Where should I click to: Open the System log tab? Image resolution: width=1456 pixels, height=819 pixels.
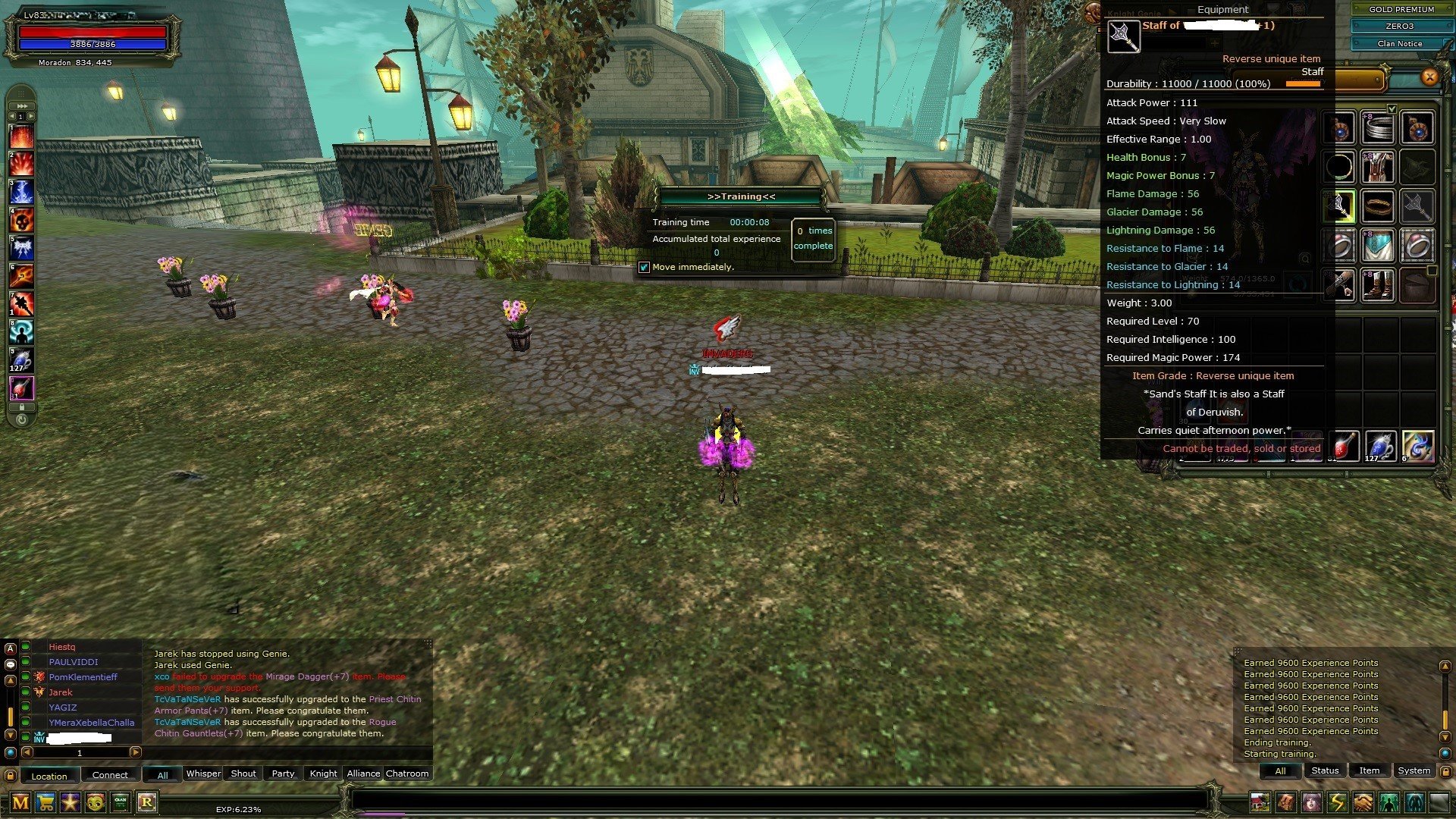[x=1414, y=770]
